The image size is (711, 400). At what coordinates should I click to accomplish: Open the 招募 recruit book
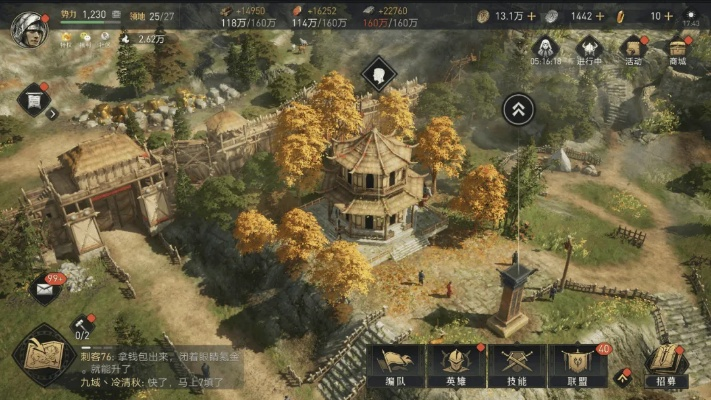click(x=665, y=364)
